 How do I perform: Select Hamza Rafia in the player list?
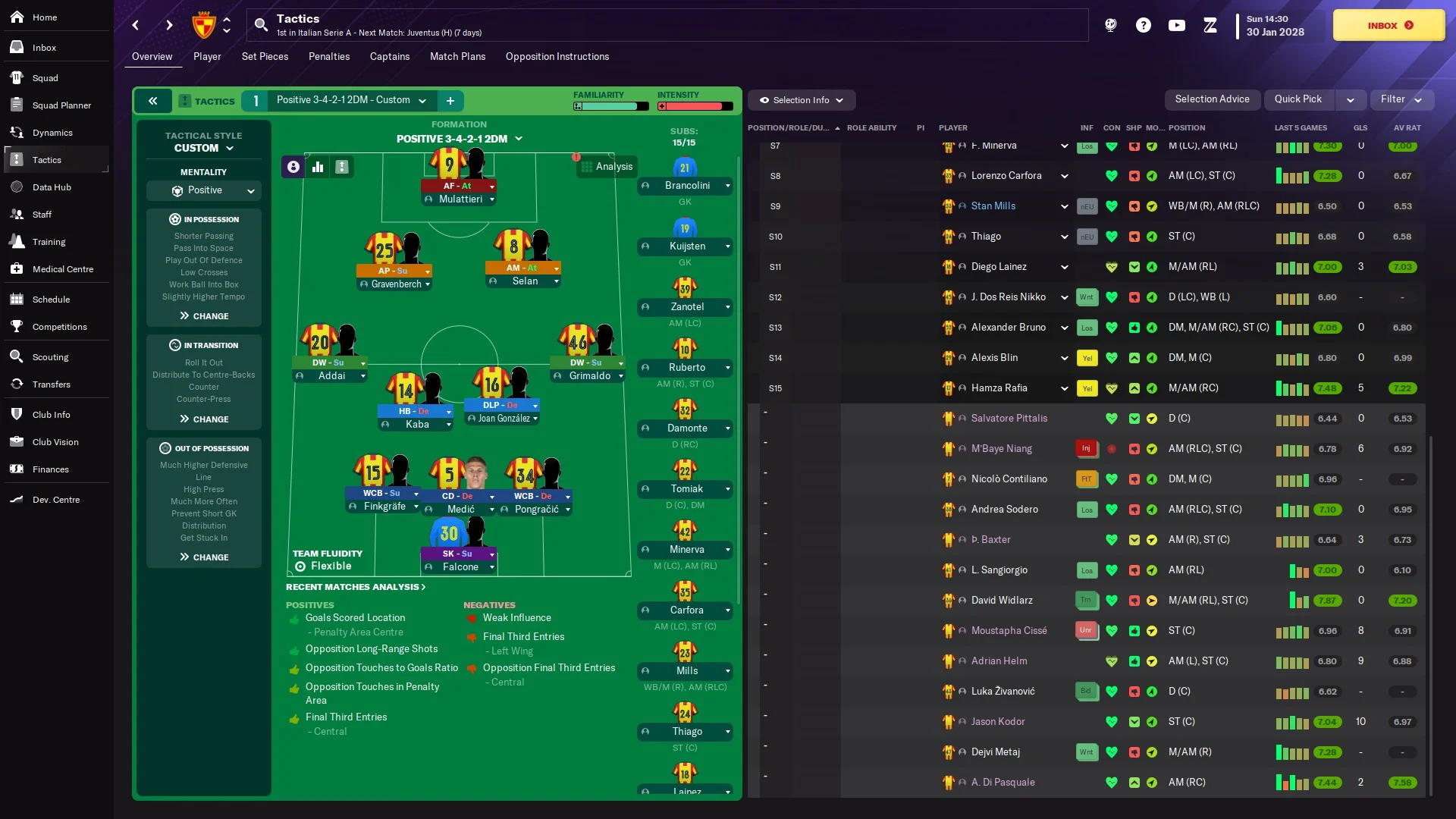[999, 388]
